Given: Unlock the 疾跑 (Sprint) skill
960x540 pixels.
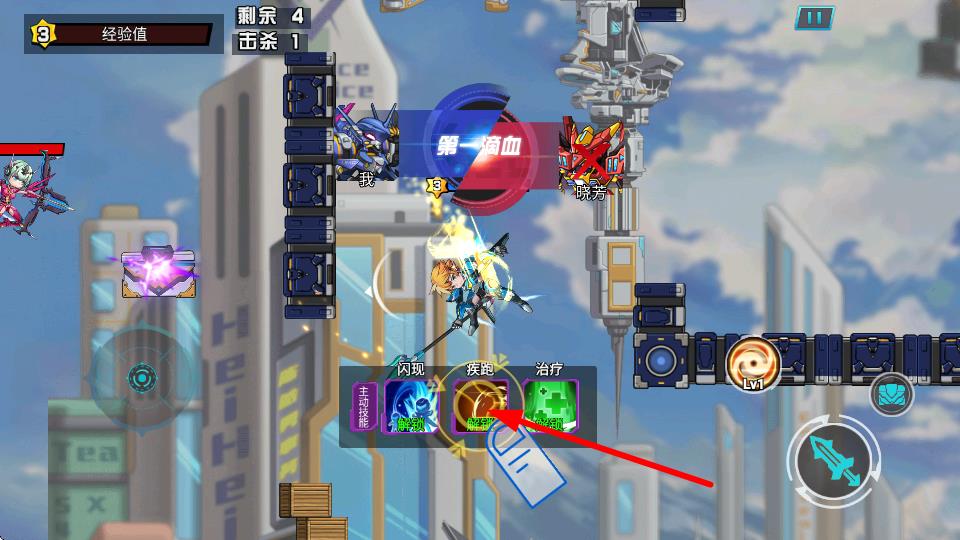Looking at the screenshot, I should point(480,406).
